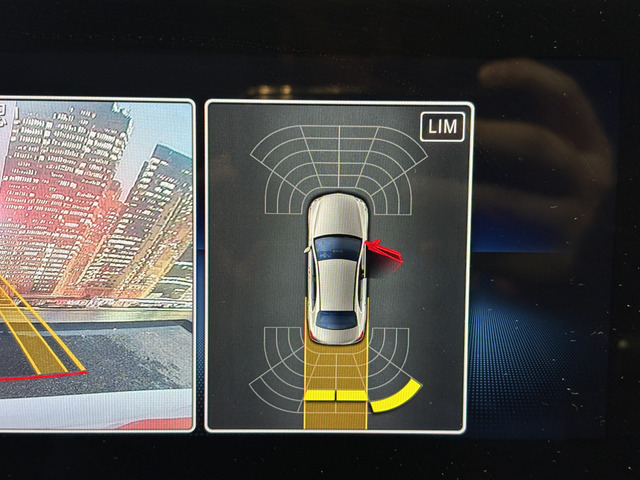Select the rear camera view panel
Viewport: 640px width, 480px height.
pos(95,265)
